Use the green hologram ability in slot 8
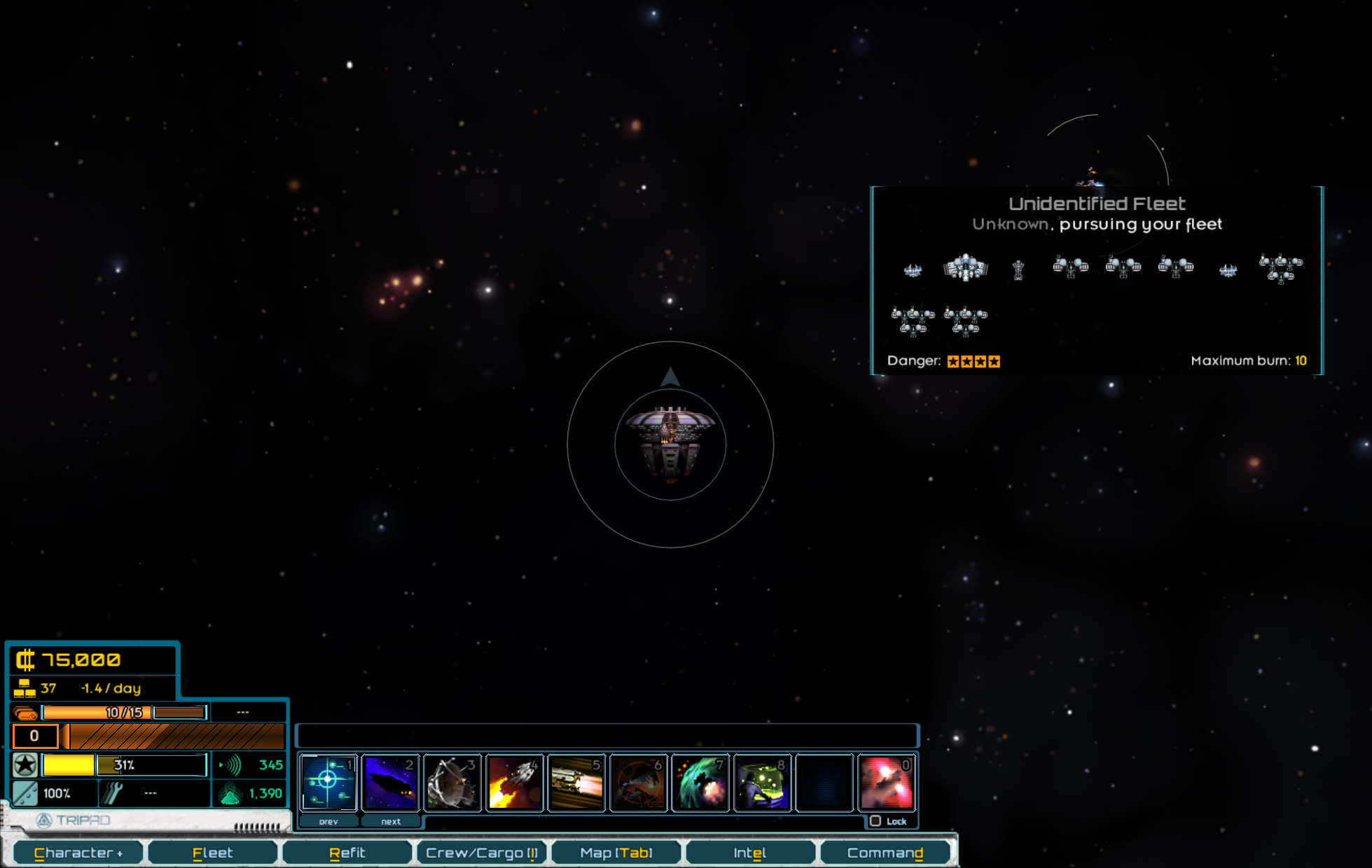 (x=763, y=782)
